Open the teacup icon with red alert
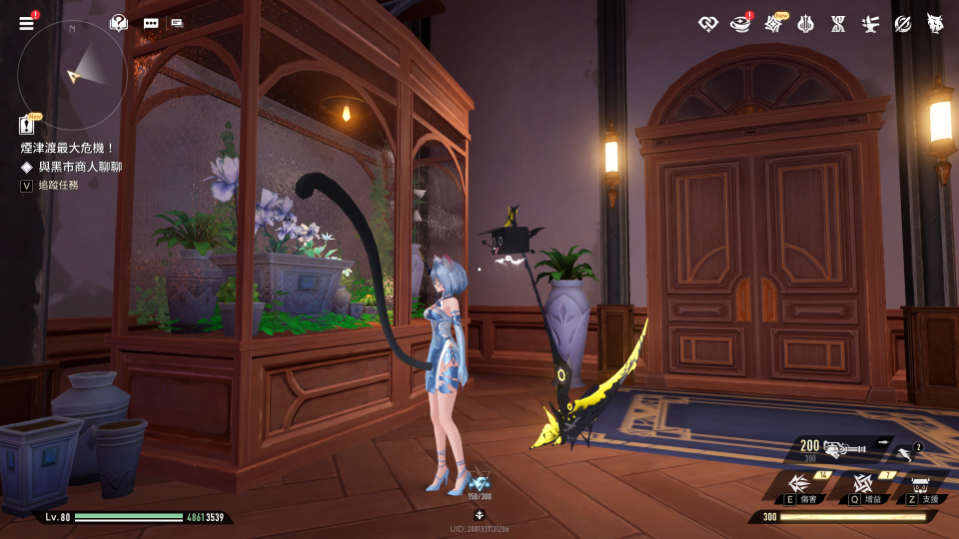This screenshot has width=959, height=539. point(741,23)
